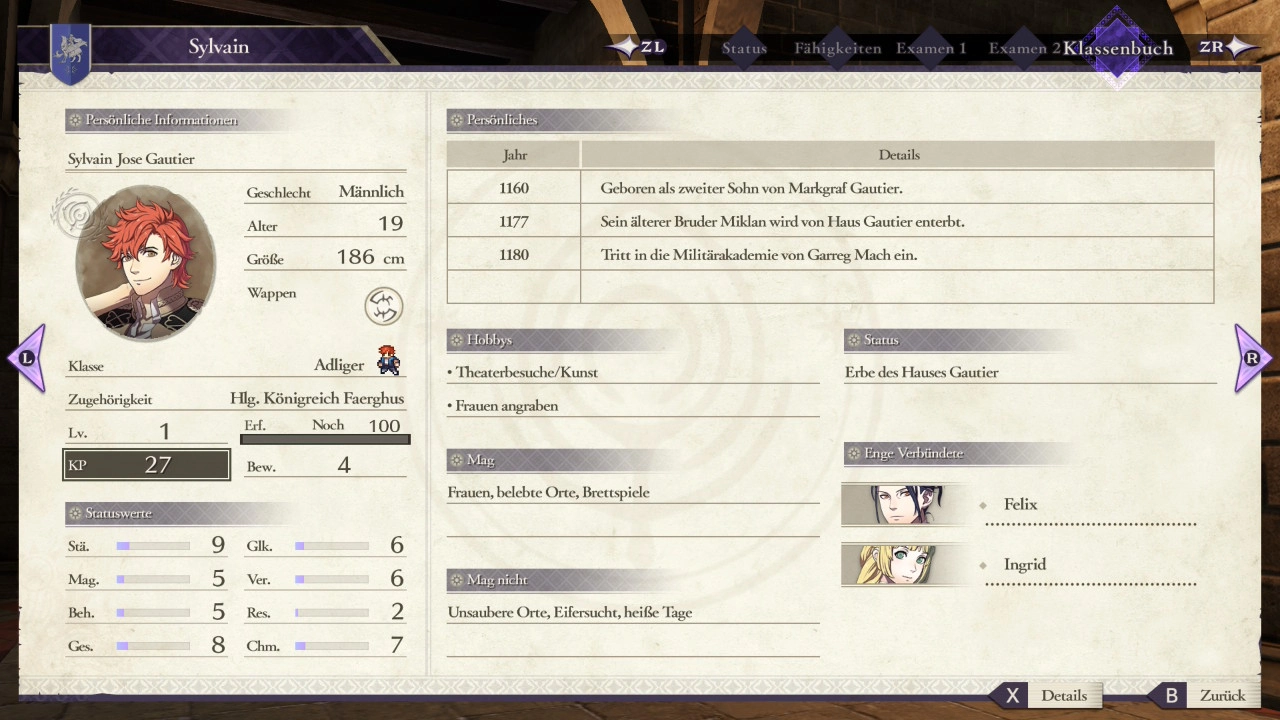Show the Examen 2 tab
Image resolution: width=1280 pixels, height=720 pixels.
coord(1023,48)
